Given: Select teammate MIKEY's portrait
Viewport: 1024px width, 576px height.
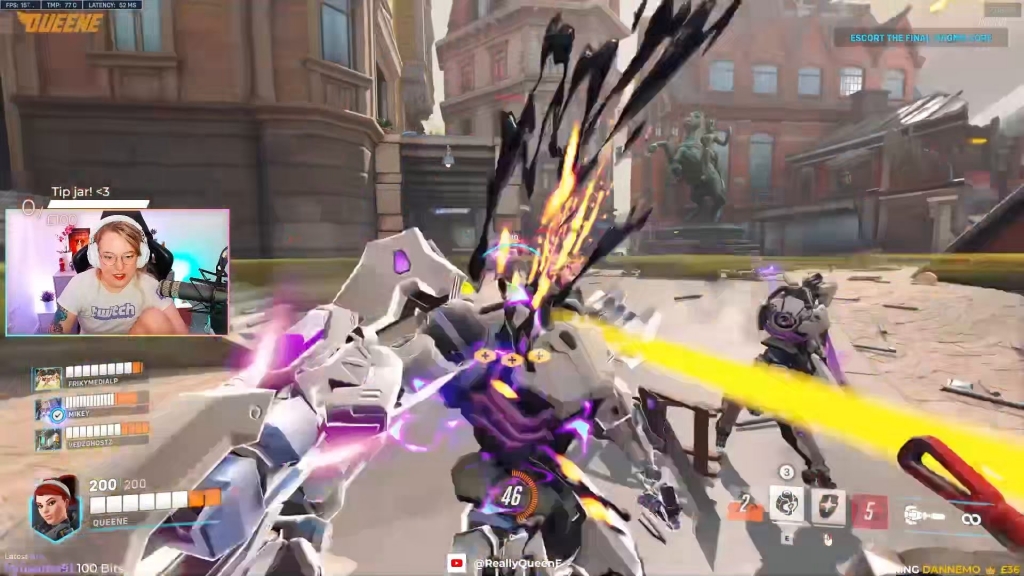Looking at the screenshot, I should coord(48,410).
